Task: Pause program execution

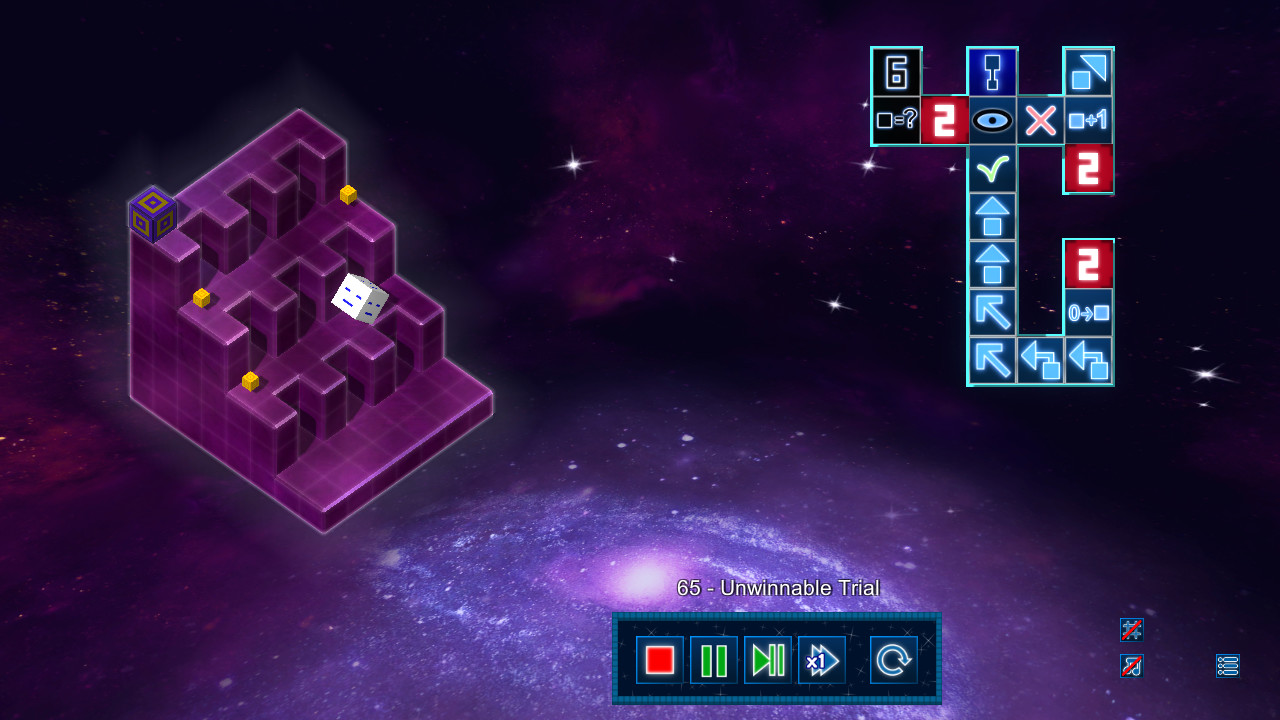Action: (713, 659)
